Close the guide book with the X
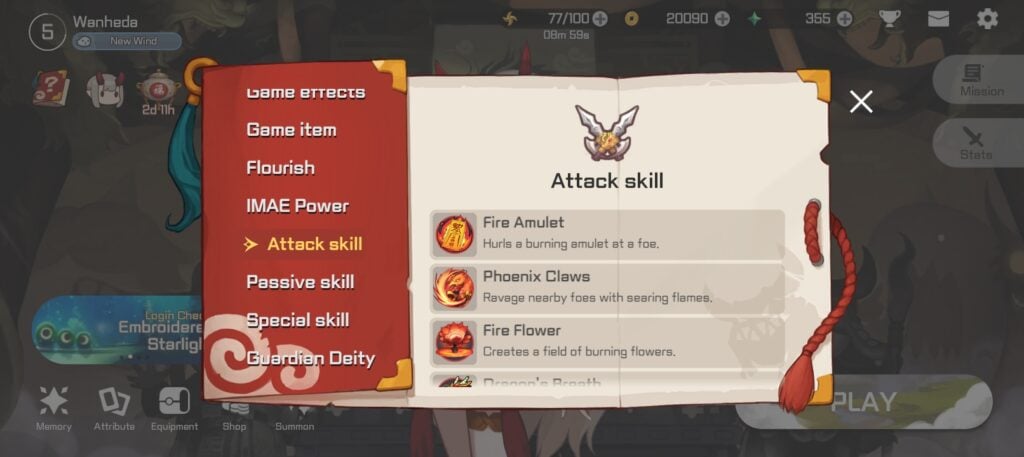The height and width of the screenshot is (457, 1024). [861, 101]
